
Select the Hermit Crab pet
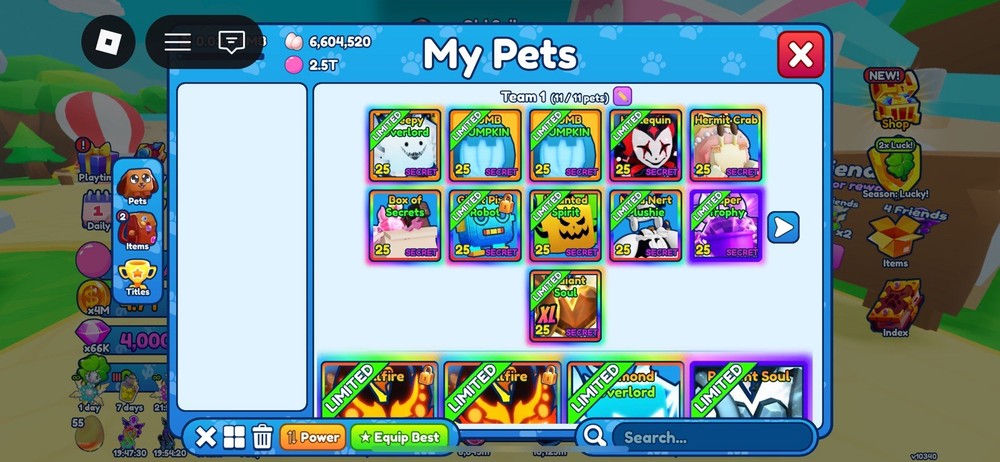point(726,145)
